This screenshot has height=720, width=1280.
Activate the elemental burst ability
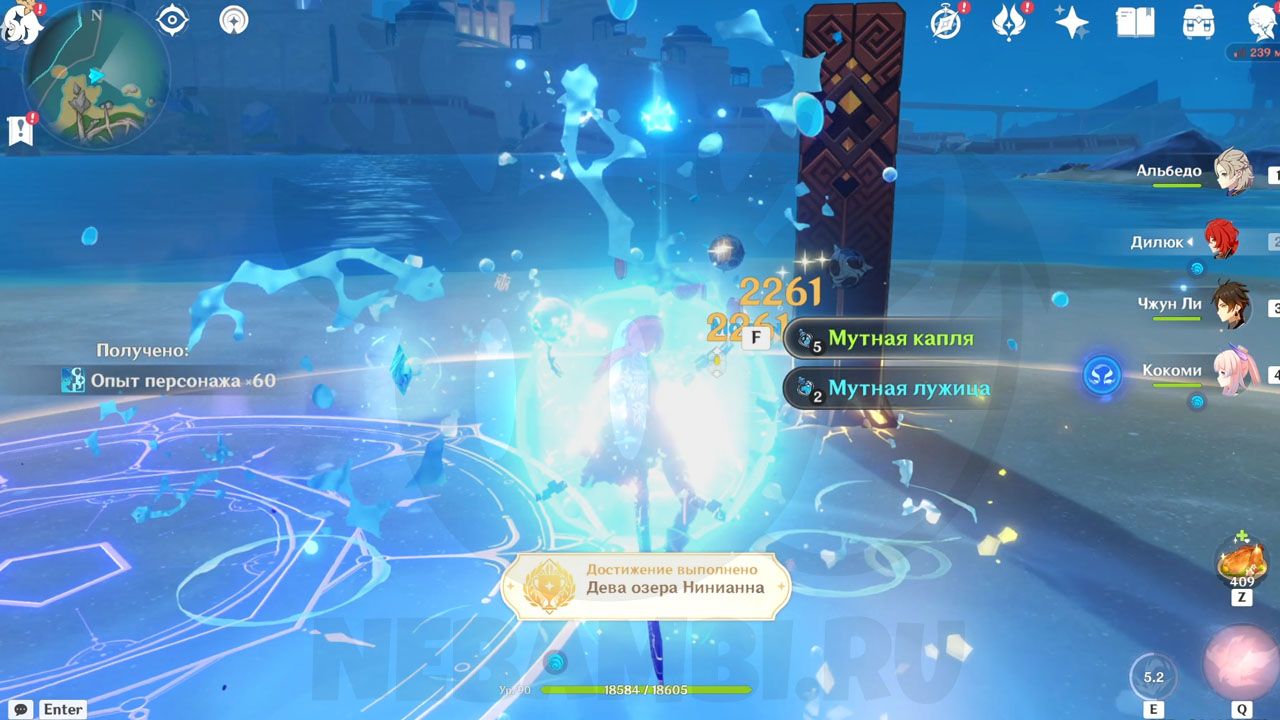pos(1241,664)
